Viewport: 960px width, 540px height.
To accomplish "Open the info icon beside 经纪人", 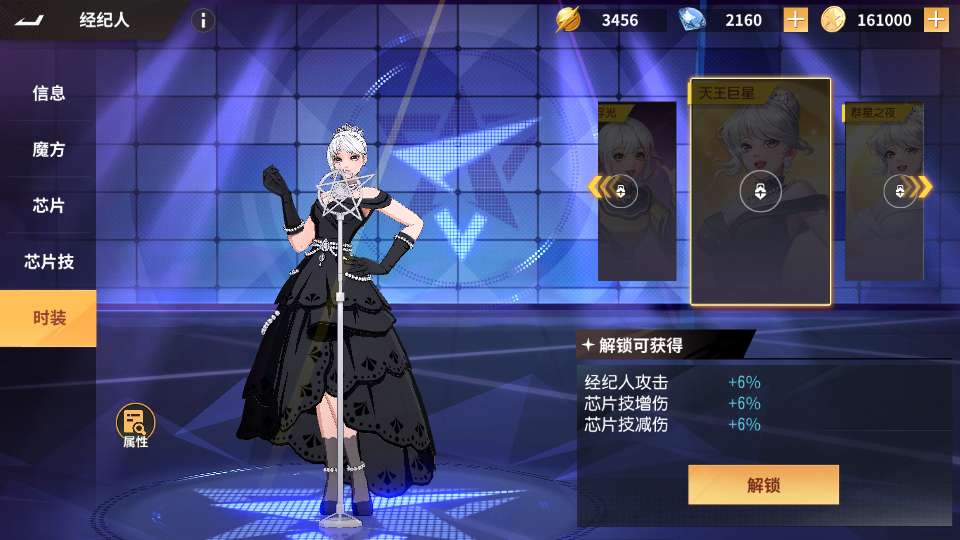I will coord(203,20).
